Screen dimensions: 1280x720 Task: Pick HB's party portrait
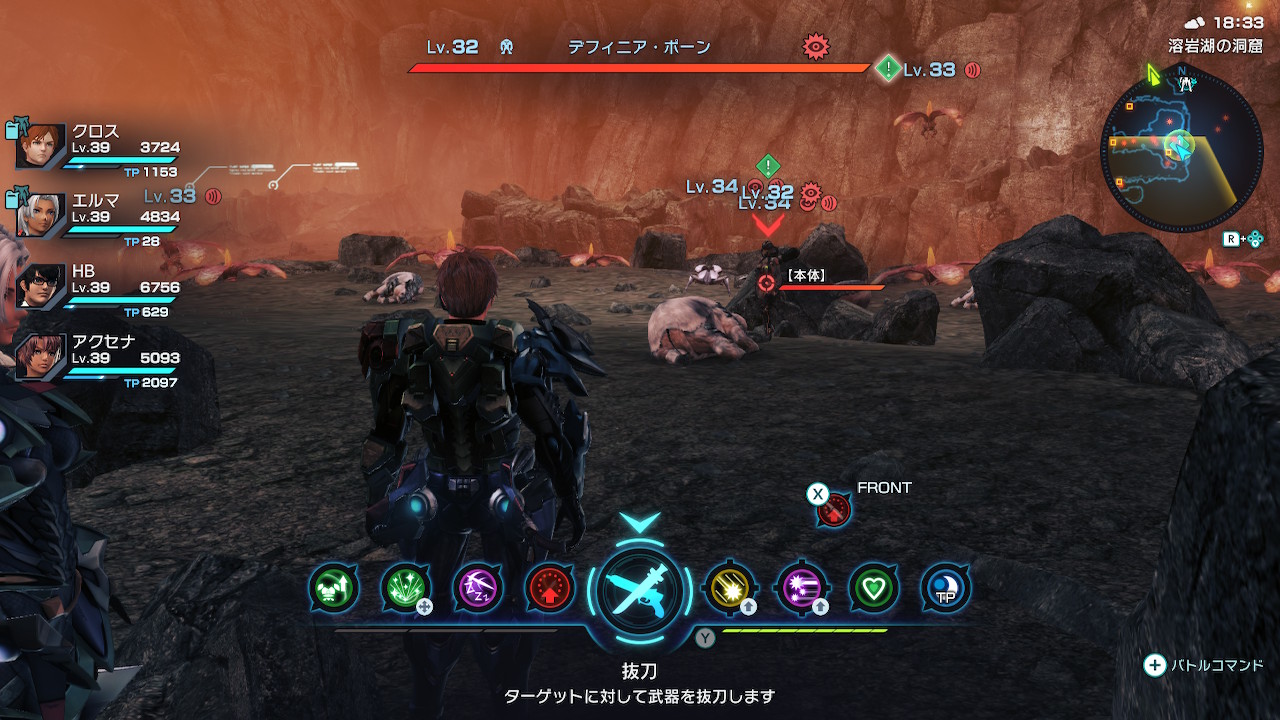click(x=42, y=286)
